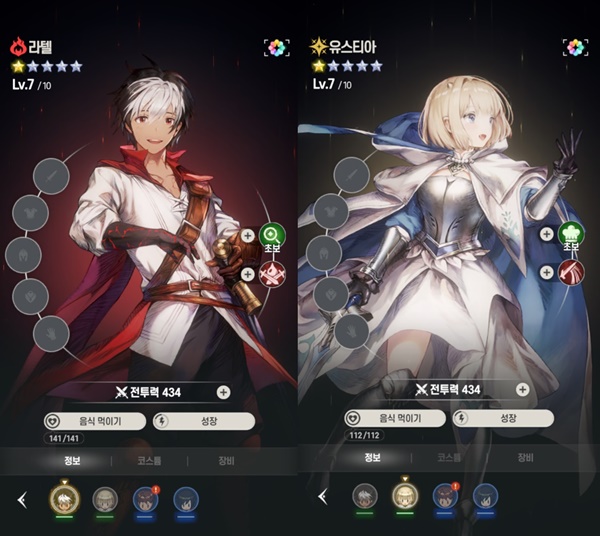This screenshot has width=600, height=536.
Task: Click plus button beside 유스티아's 전투력 434
Action: [523, 389]
